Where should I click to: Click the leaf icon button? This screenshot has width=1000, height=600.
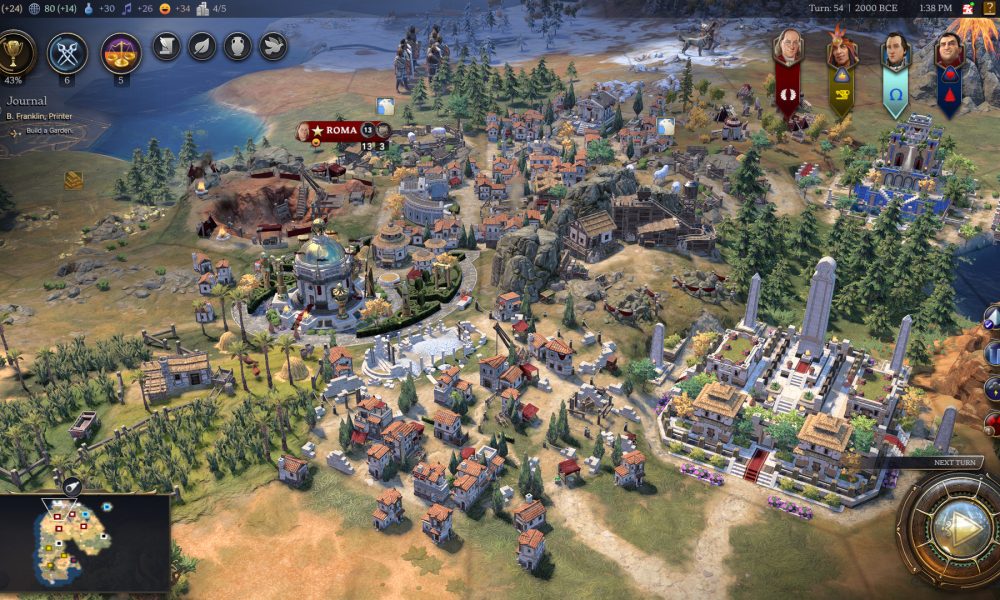pyautogui.click(x=202, y=46)
